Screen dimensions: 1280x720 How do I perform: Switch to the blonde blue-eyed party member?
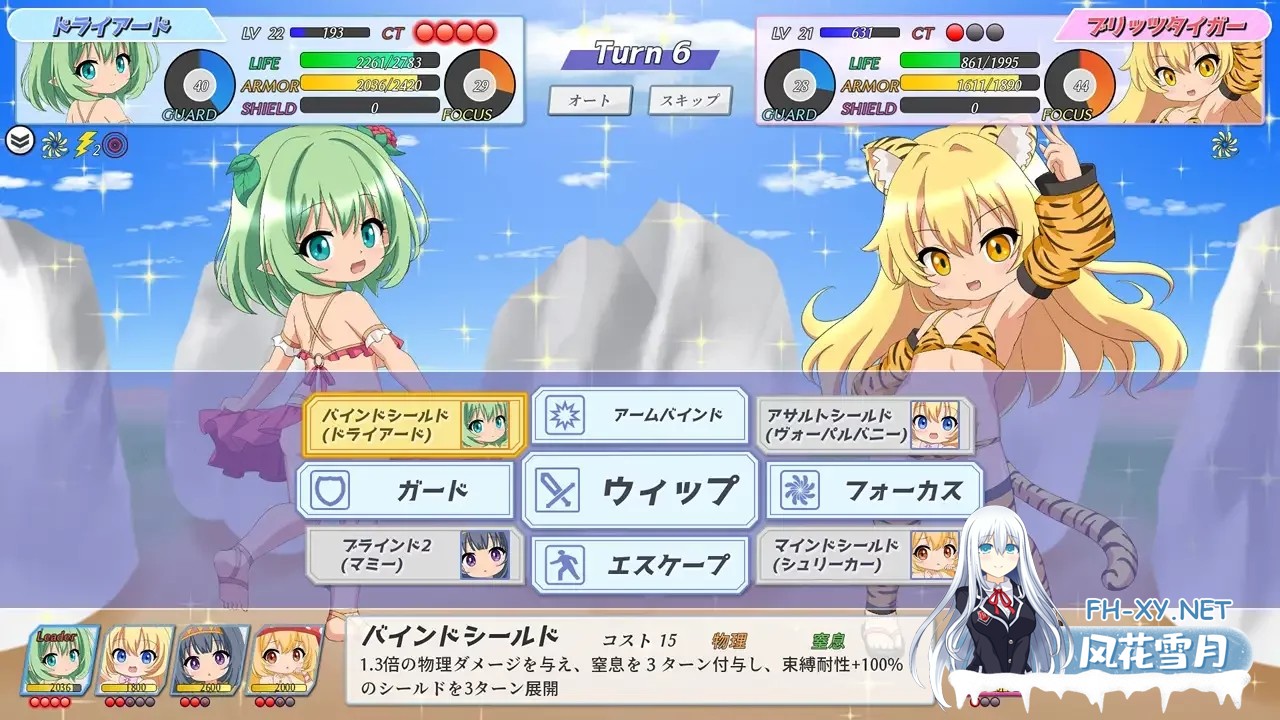coord(135,660)
